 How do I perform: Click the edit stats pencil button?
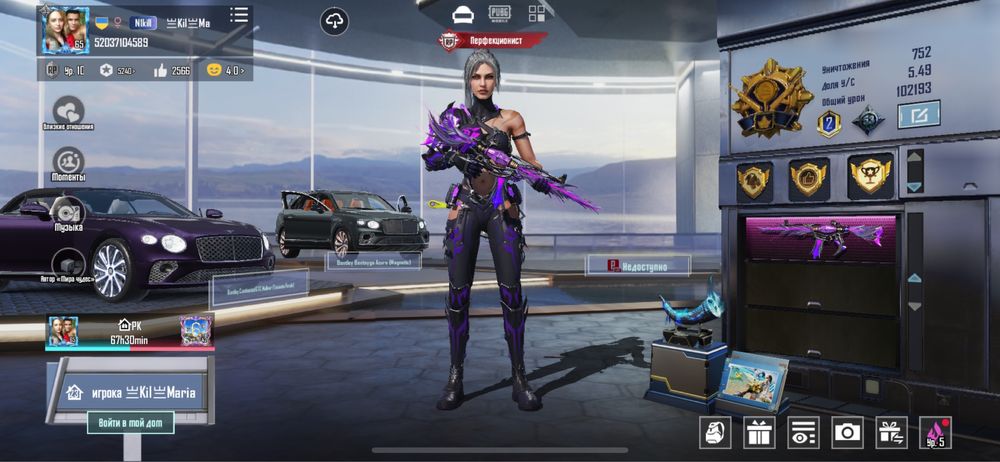point(918,115)
